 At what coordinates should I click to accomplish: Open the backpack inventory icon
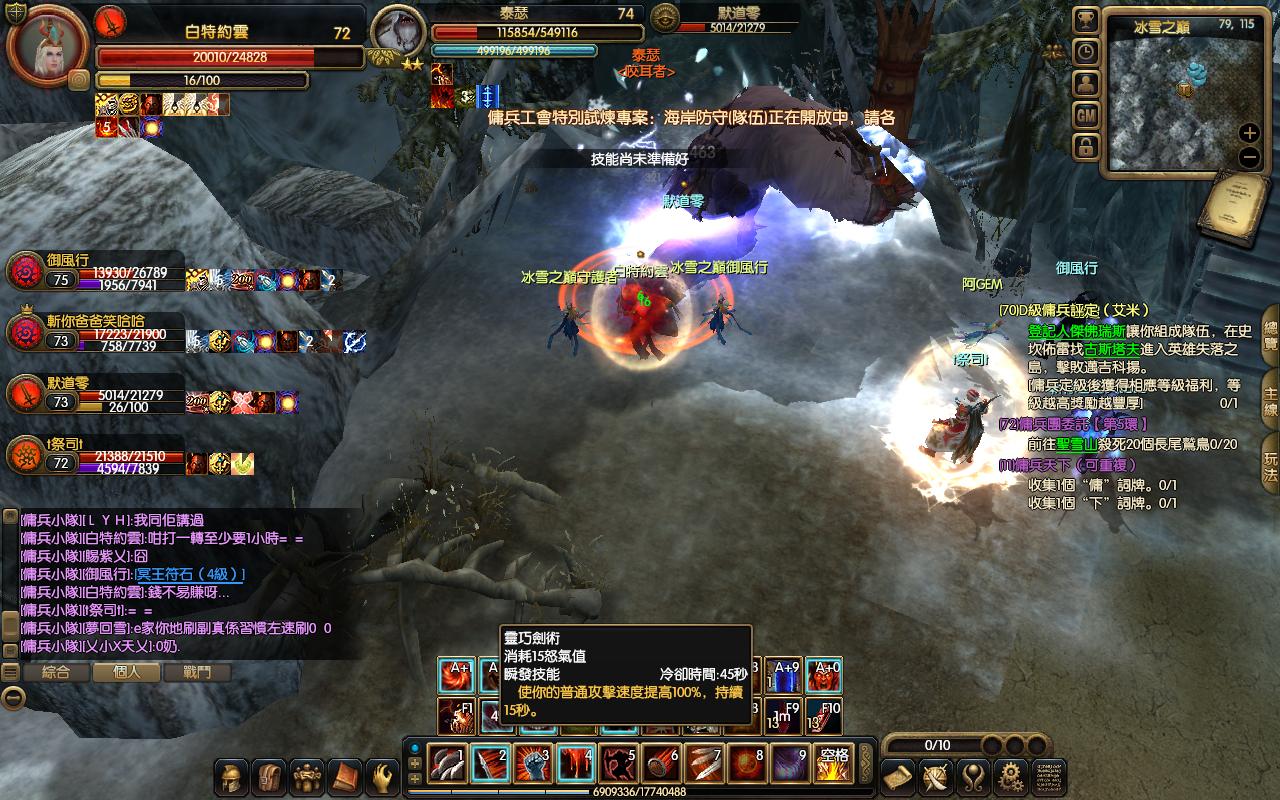pyautogui.click(x=268, y=777)
